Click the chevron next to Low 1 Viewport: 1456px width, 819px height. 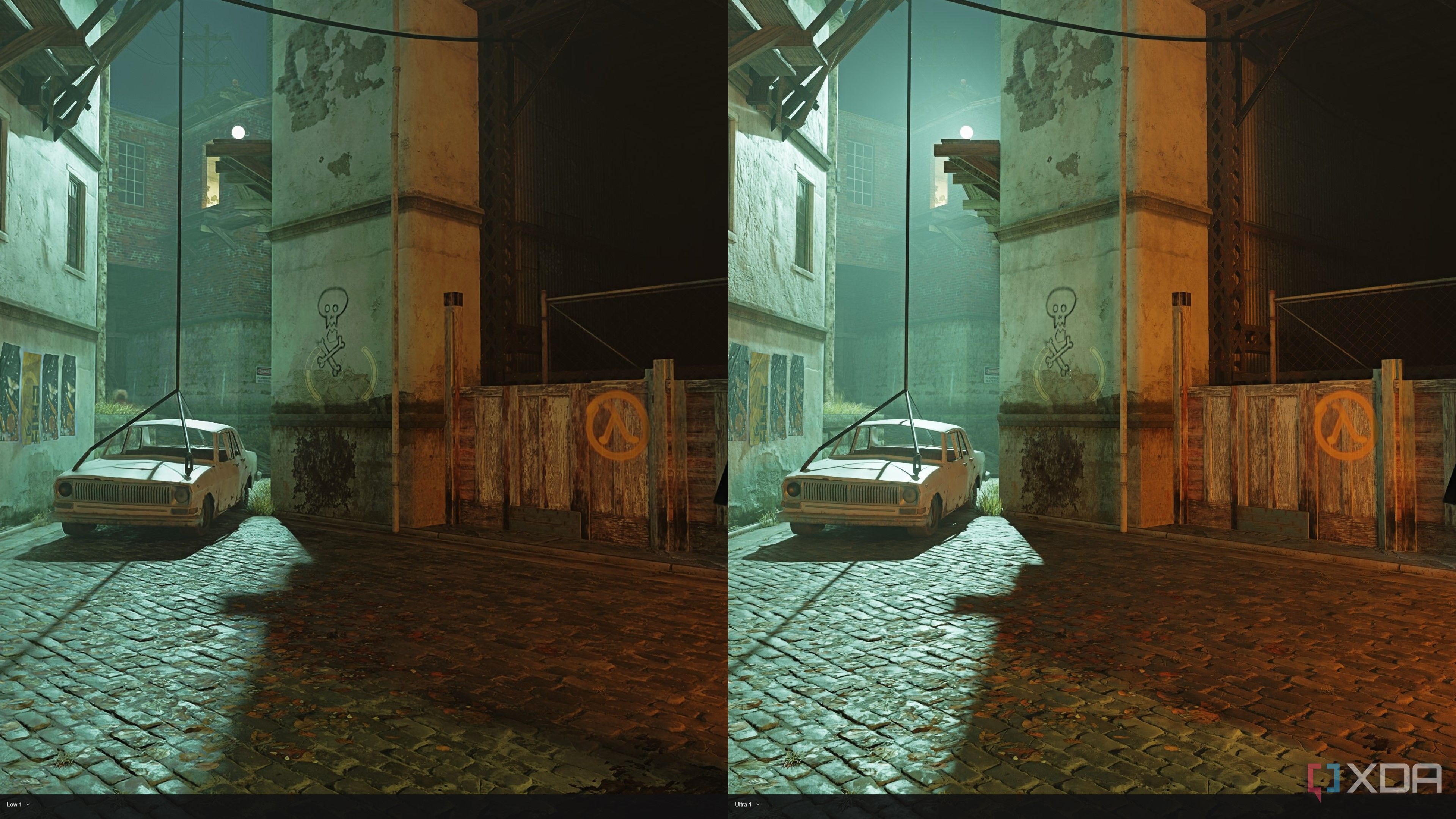tap(29, 805)
